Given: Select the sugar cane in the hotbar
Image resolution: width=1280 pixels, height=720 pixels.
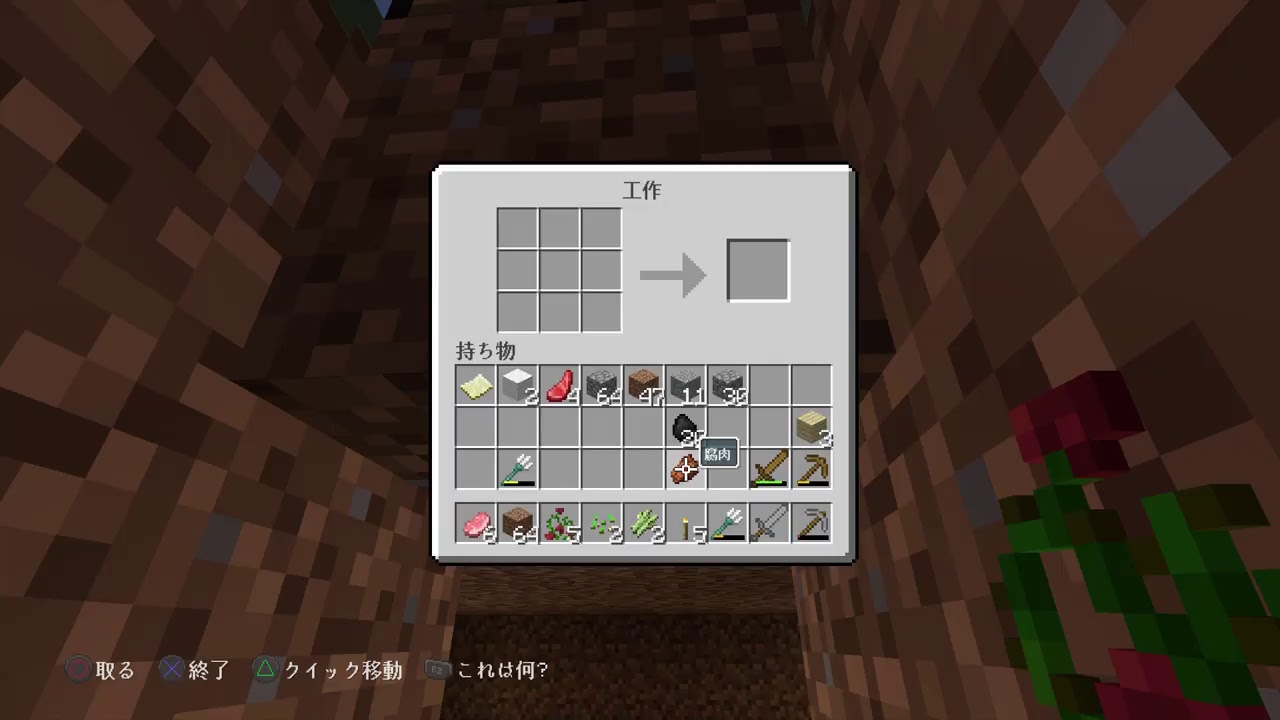Looking at the screenshot, I should [643, 523].
